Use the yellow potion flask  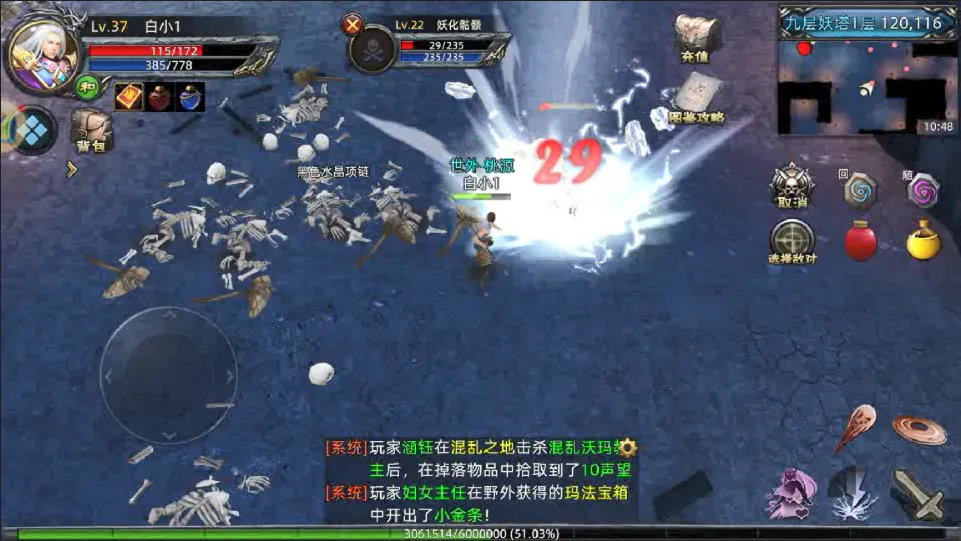(x=921, y=241)
